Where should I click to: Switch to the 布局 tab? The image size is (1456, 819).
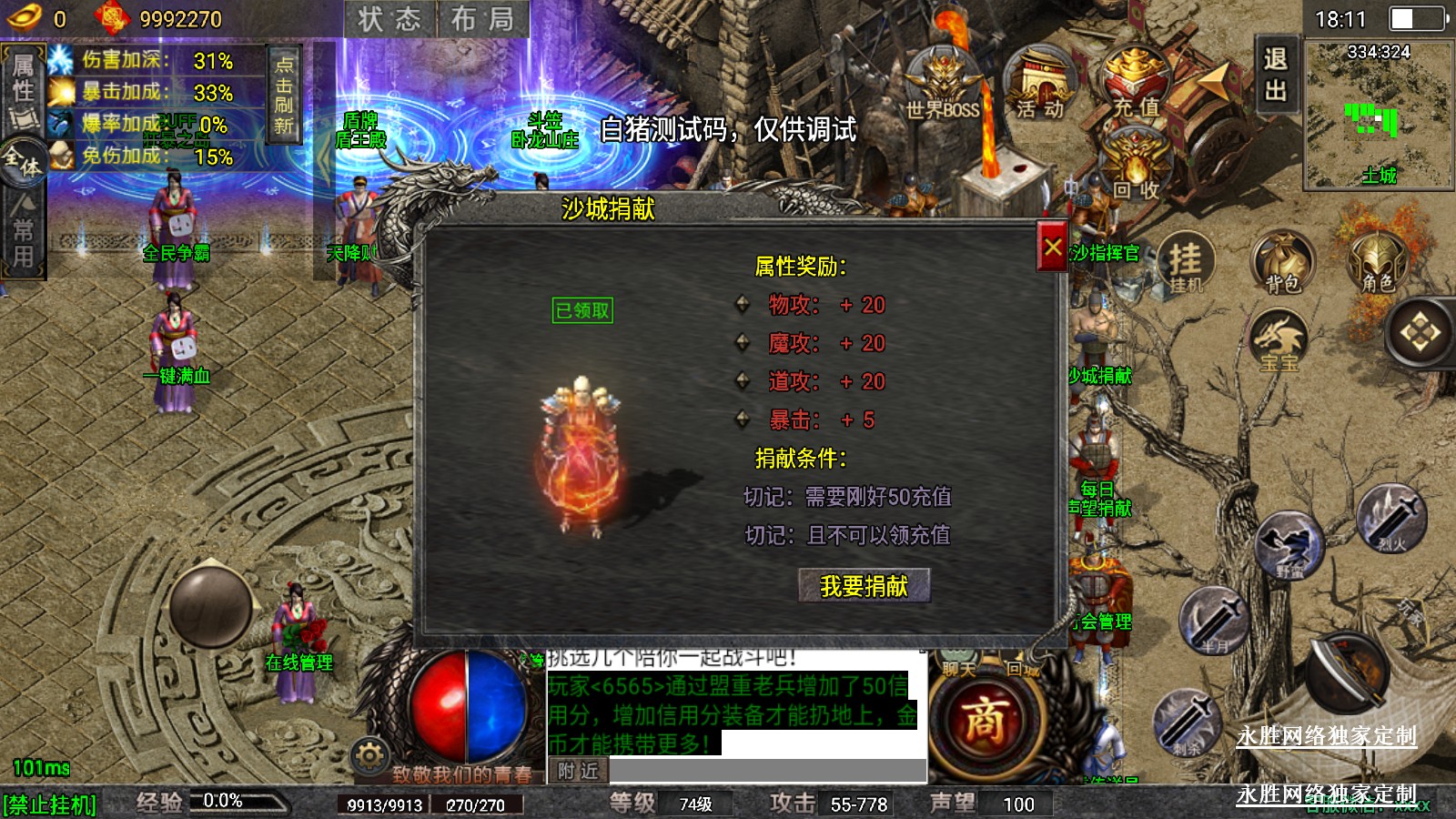pos(482,19)
